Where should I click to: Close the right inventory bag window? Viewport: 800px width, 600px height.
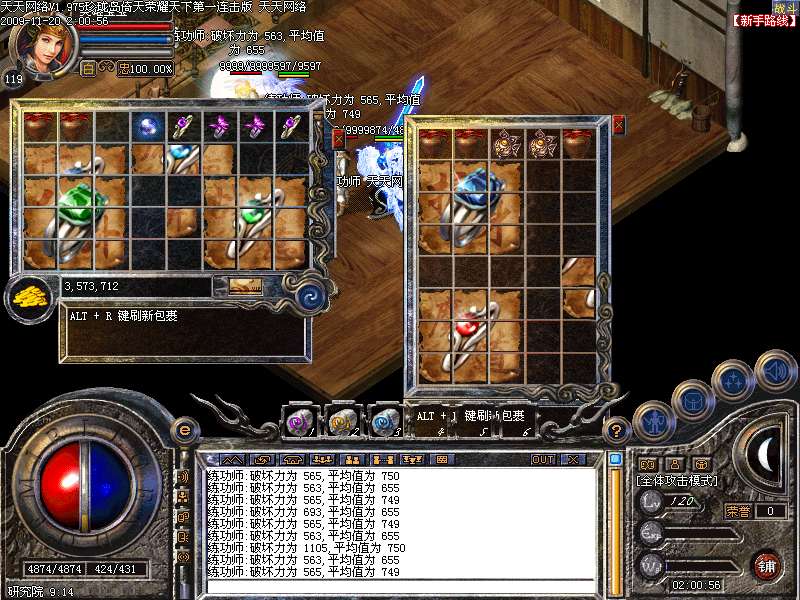(x=618, y=126)
